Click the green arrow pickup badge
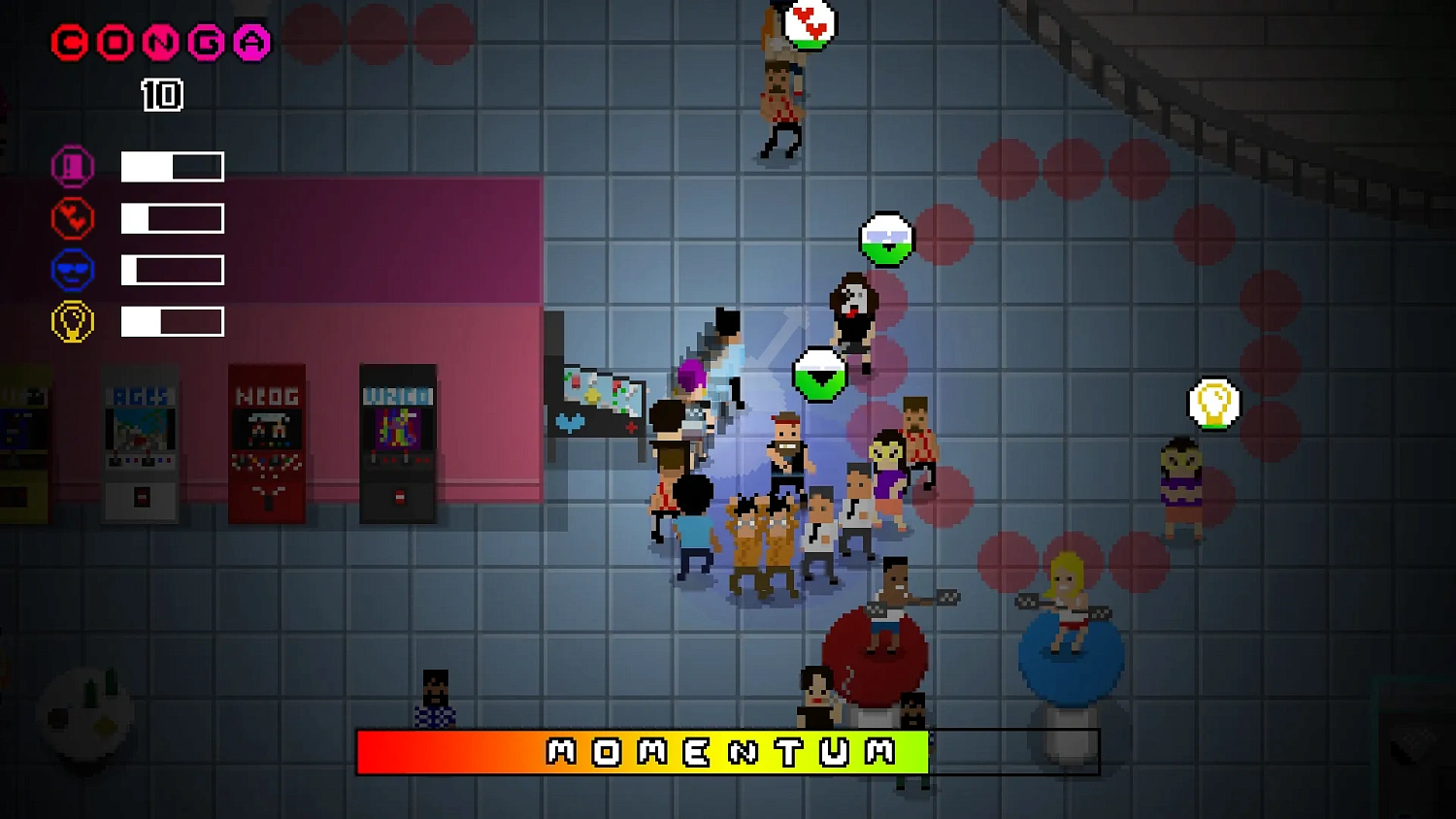 pyautogui.click(x=820, y=374)
